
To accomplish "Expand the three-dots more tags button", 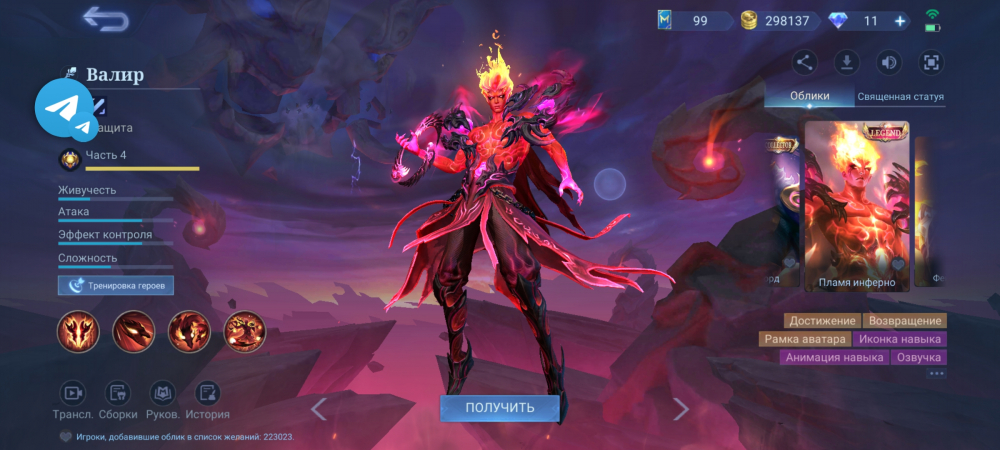I will click(x=936, y=373).
